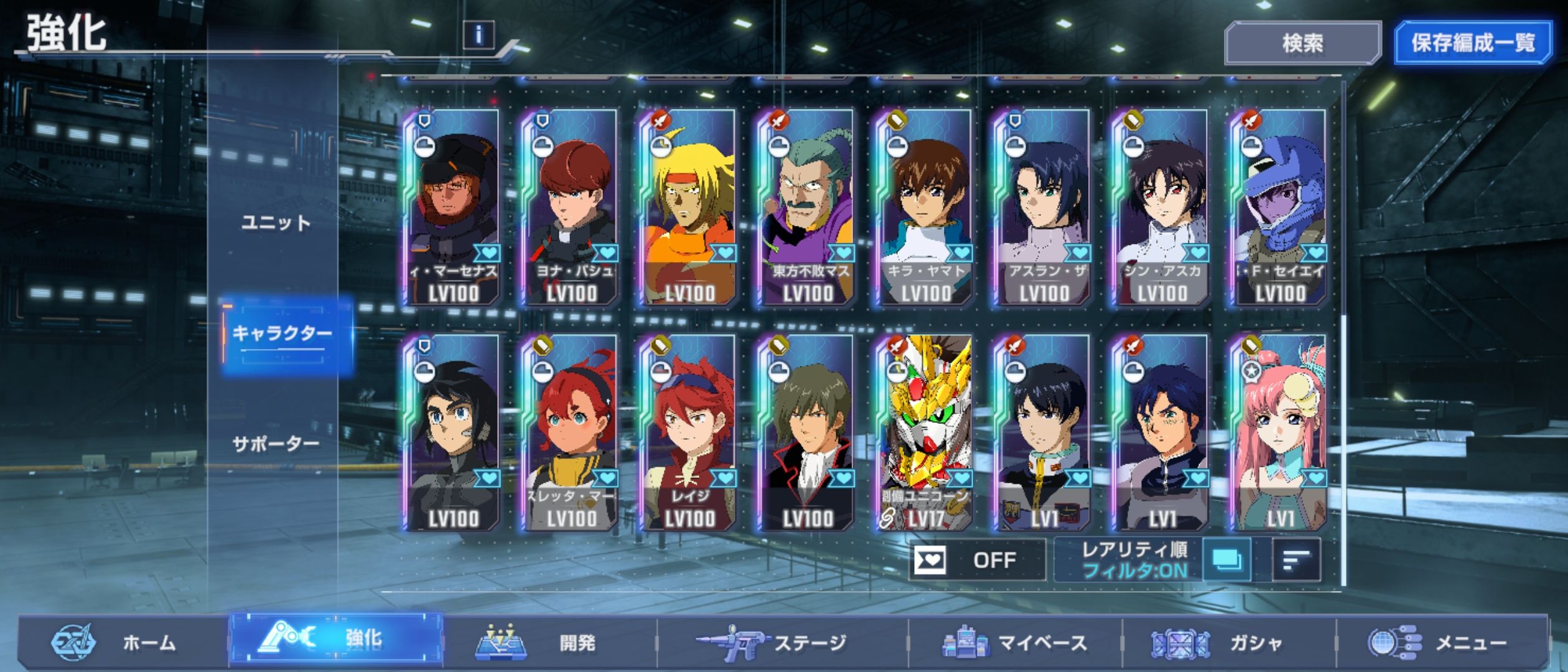Toggle the sort order bars icon

tap(1296, 560)
